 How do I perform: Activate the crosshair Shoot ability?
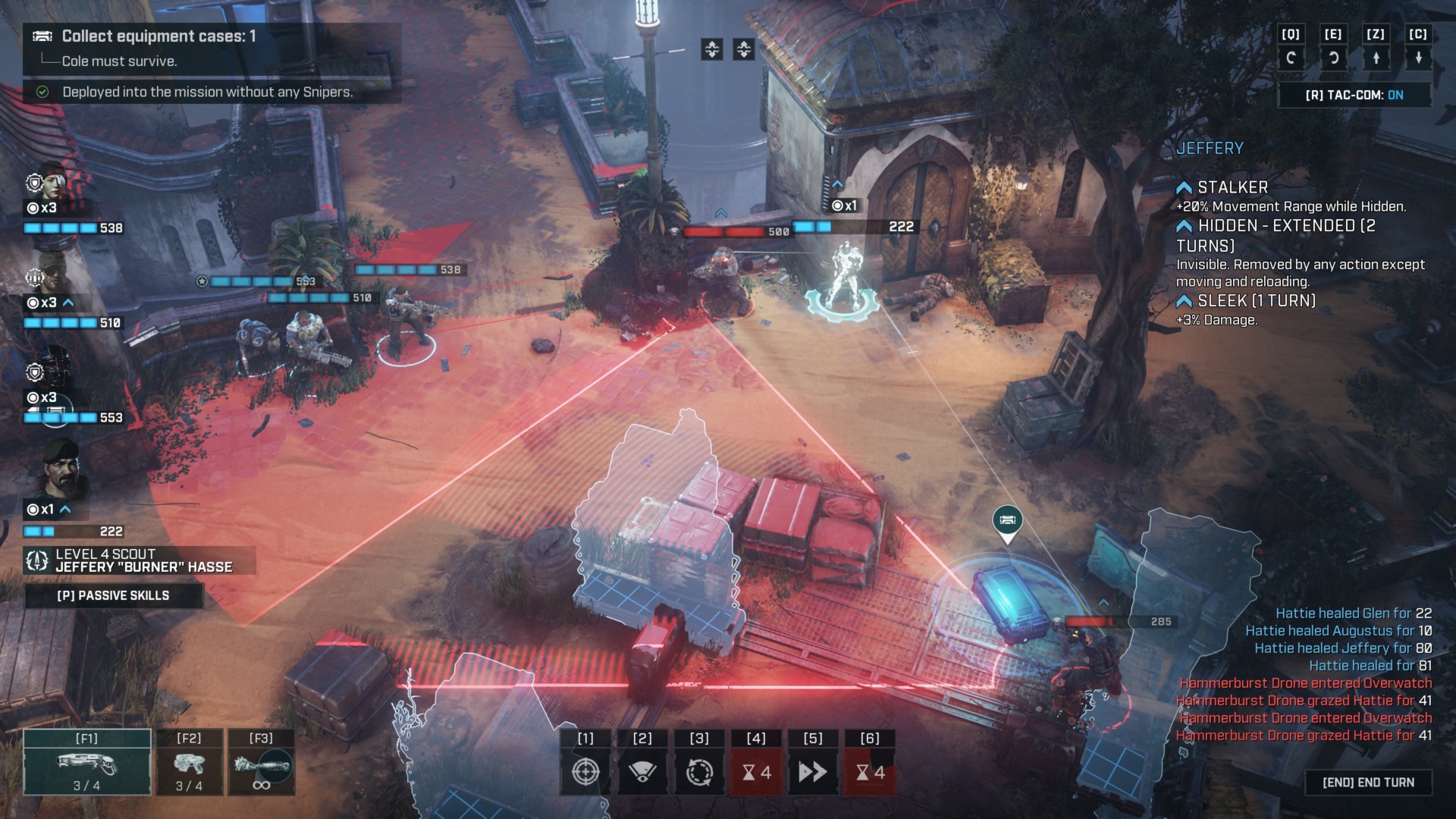tap(585, 771)
